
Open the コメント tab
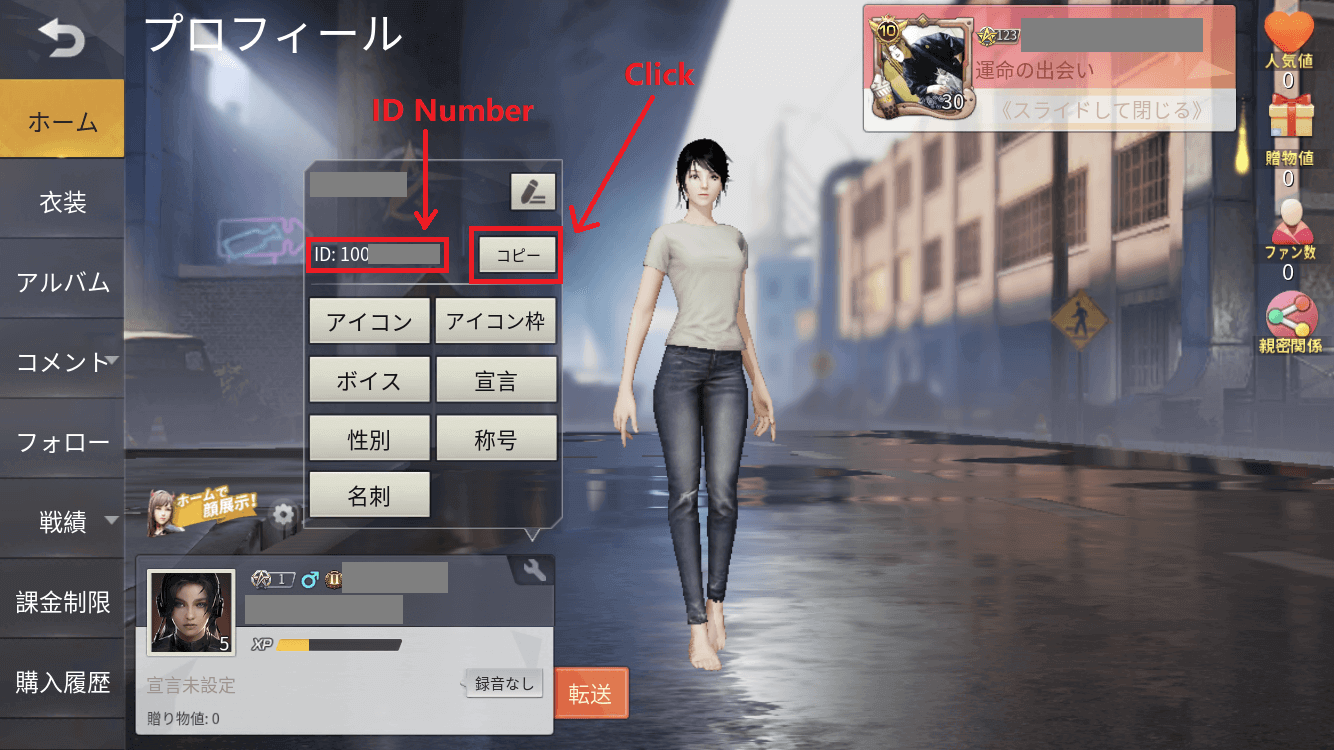[x=62, y=362]
